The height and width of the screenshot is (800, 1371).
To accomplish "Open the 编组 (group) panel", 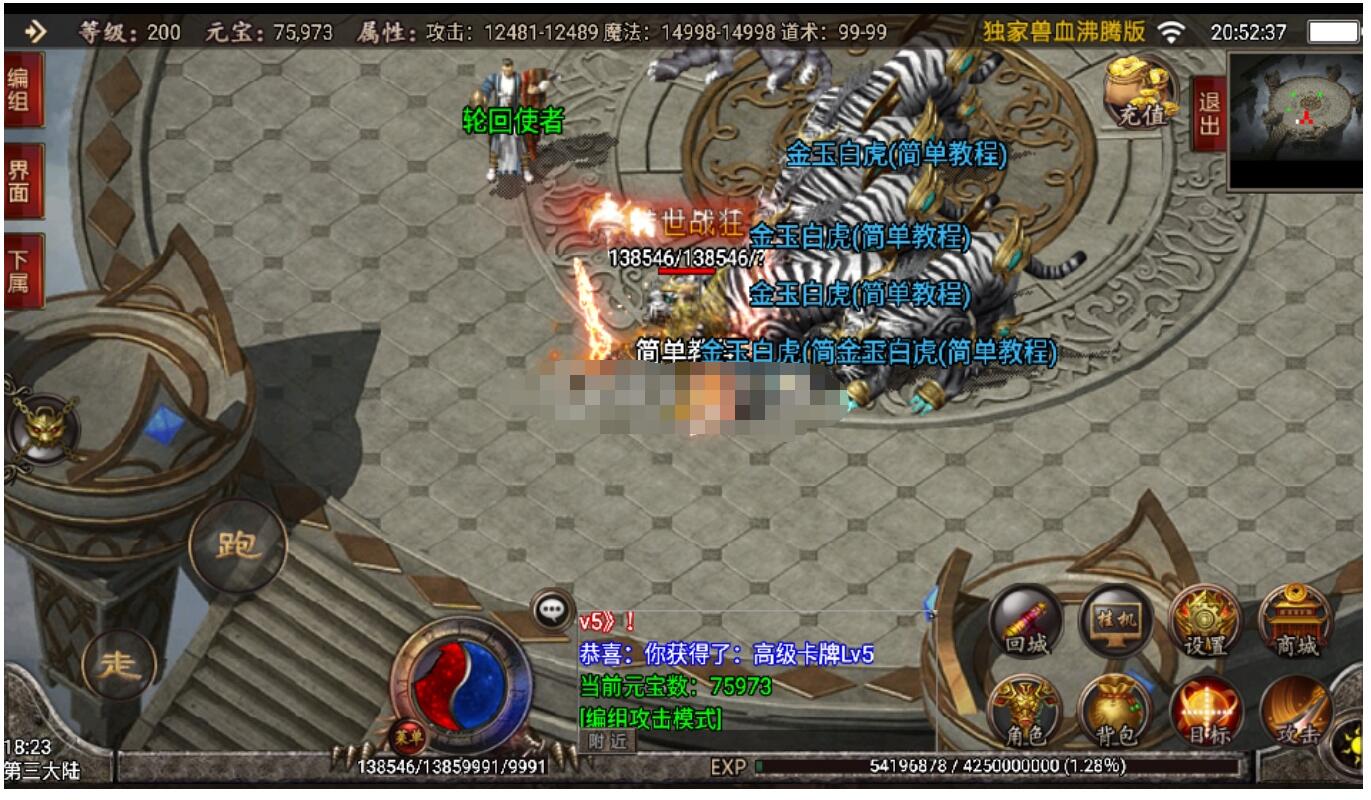I will point(22,89).
